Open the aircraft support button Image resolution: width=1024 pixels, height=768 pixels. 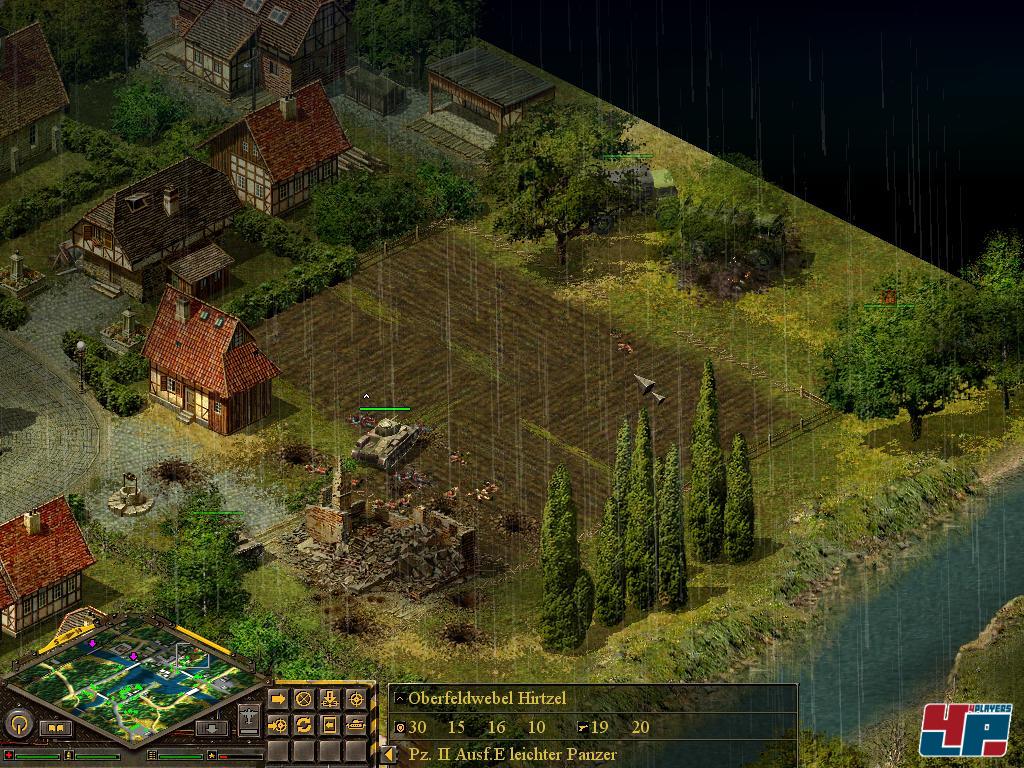[250, 718]
